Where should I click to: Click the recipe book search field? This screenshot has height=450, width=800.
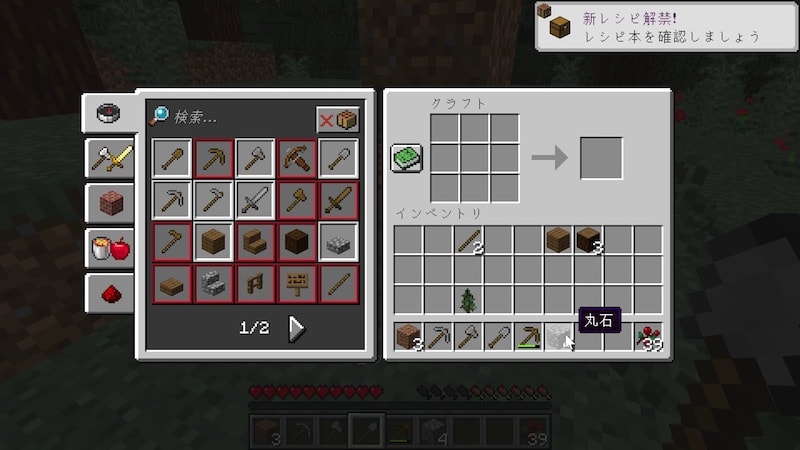(x=240, y=118)
